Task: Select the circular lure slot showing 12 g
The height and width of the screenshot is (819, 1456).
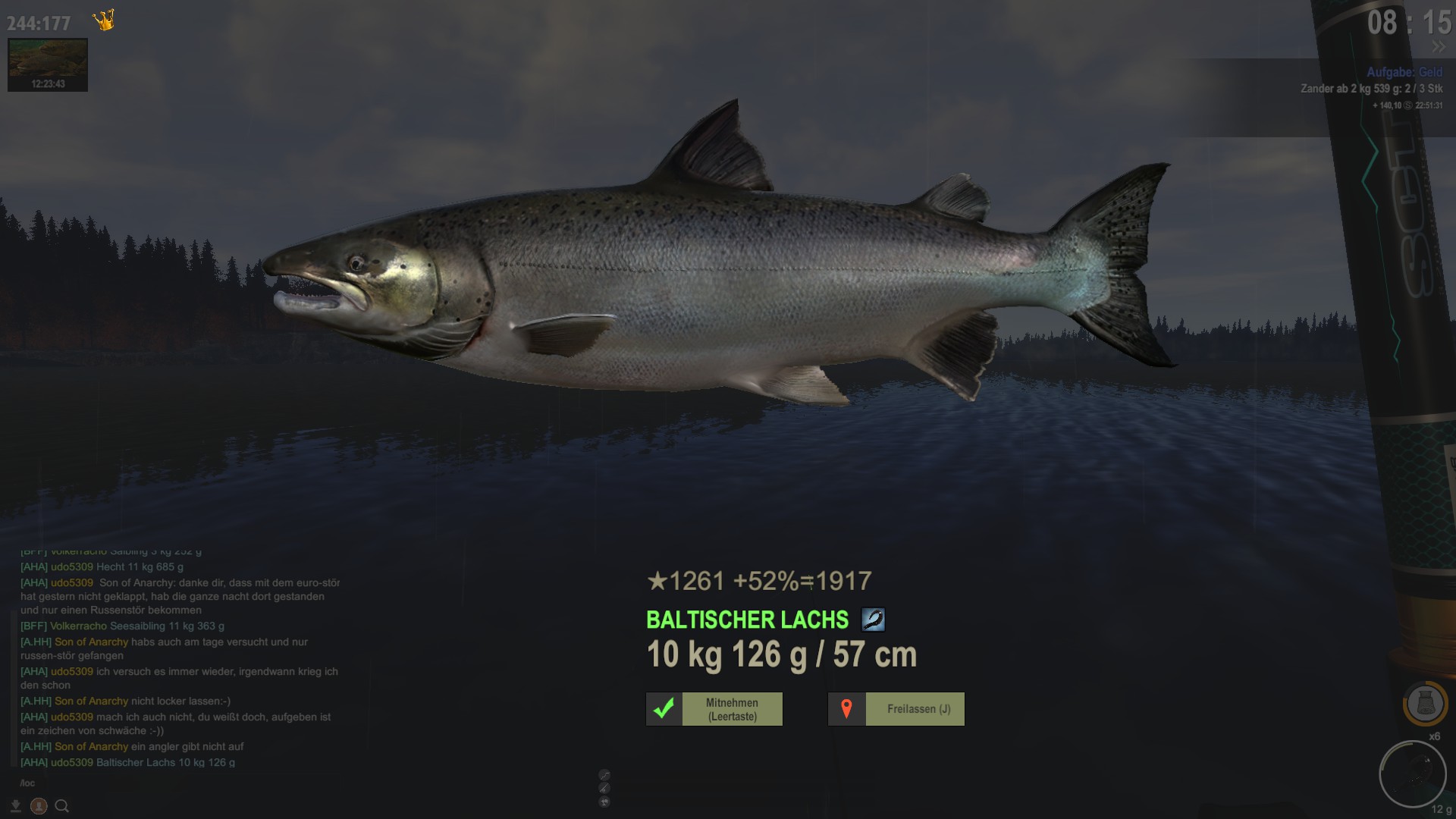Action: [1412, 775]
